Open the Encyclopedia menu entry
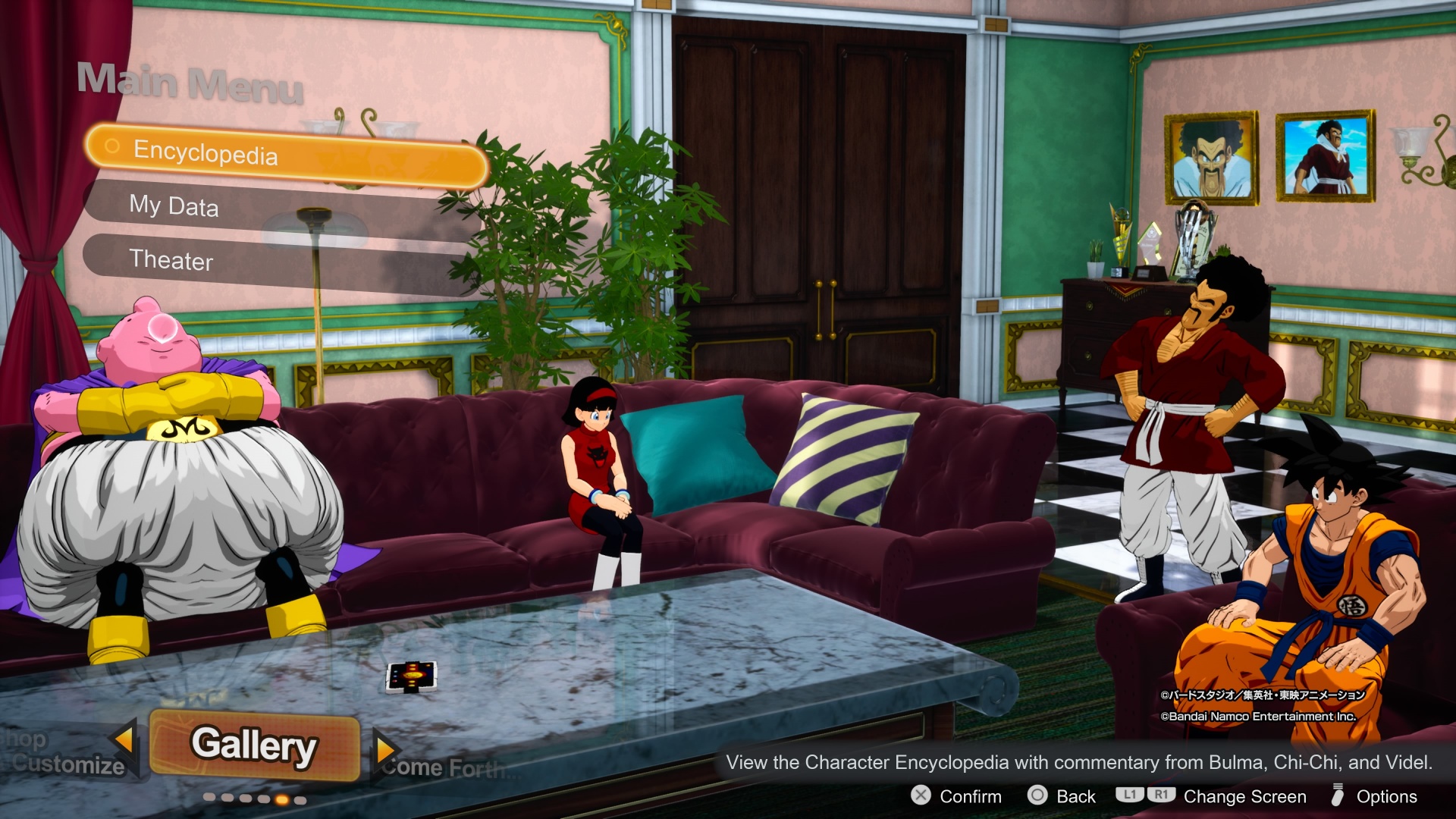Screen dimensions: 1456x819 click(287, 155)
